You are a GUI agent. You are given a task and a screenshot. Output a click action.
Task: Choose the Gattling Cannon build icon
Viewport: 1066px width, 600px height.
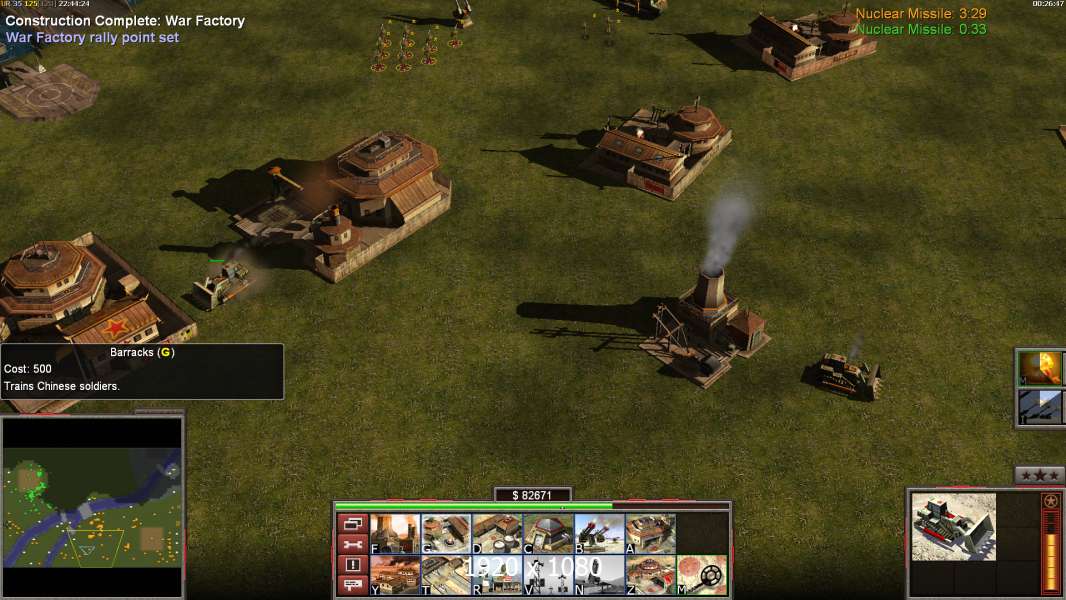click(599, 533)
